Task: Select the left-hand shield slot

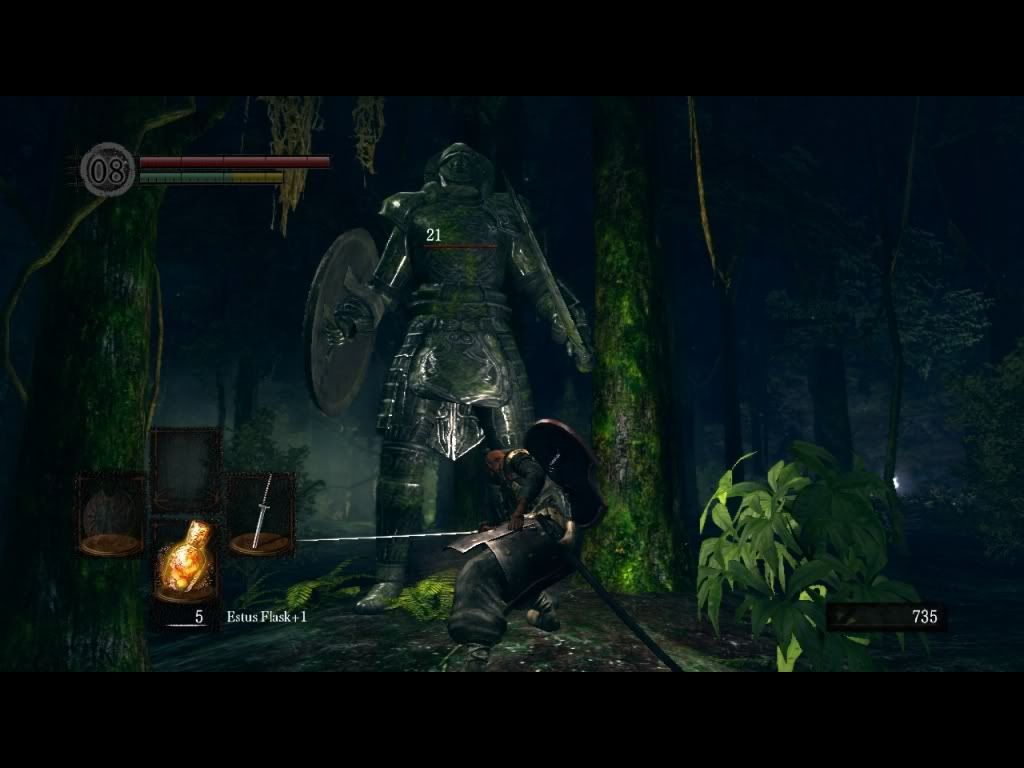Action: click(111, 514)
